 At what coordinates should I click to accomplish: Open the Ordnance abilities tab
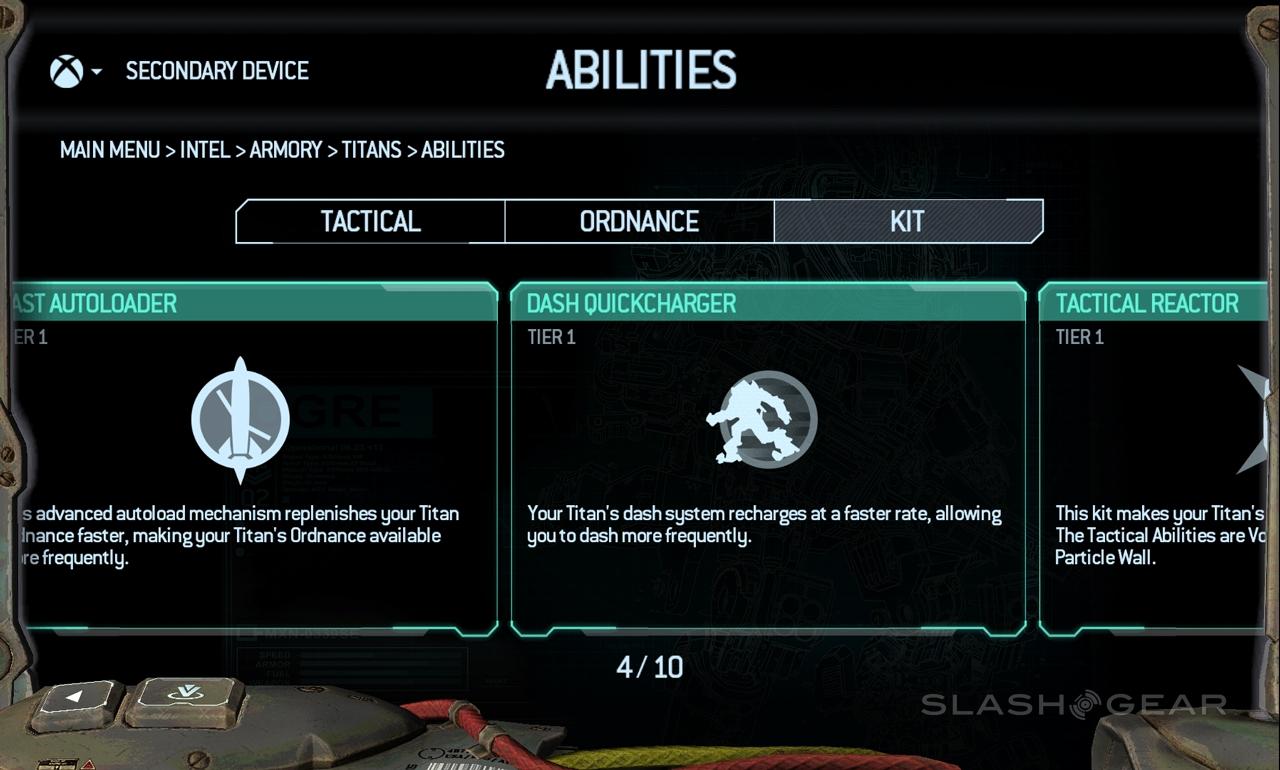[639, 221]
